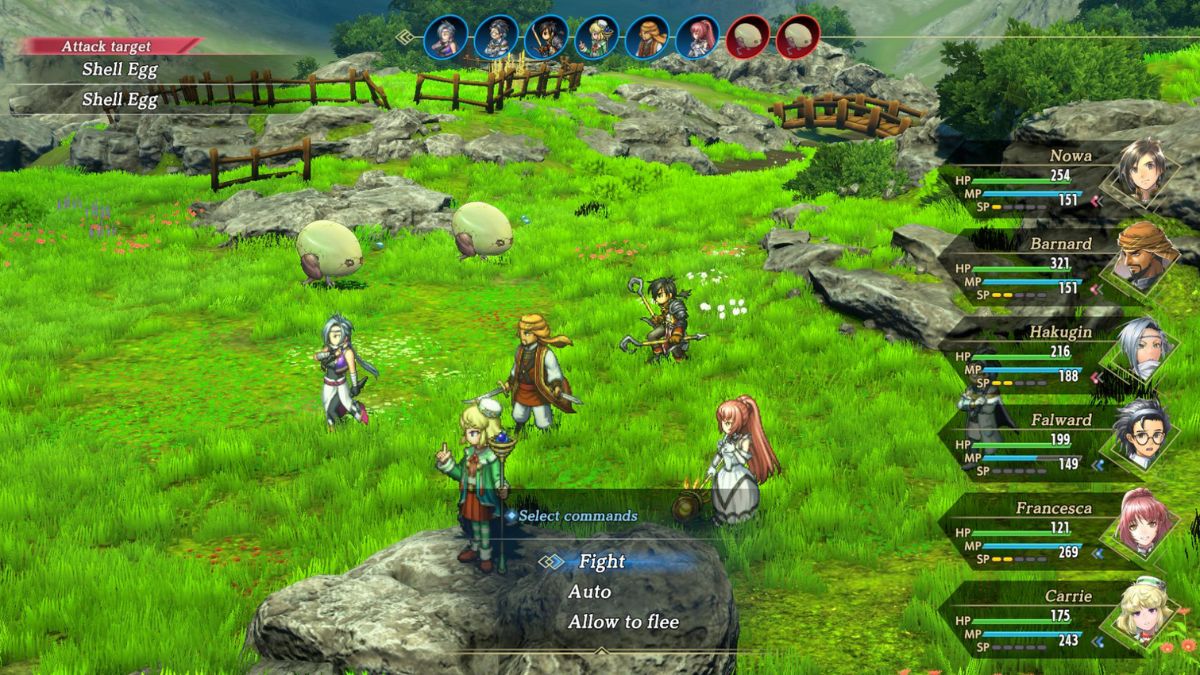Select Barnard's turban portrait in turn order
This screenshot has width=1200, height=675.
(647, 38)
